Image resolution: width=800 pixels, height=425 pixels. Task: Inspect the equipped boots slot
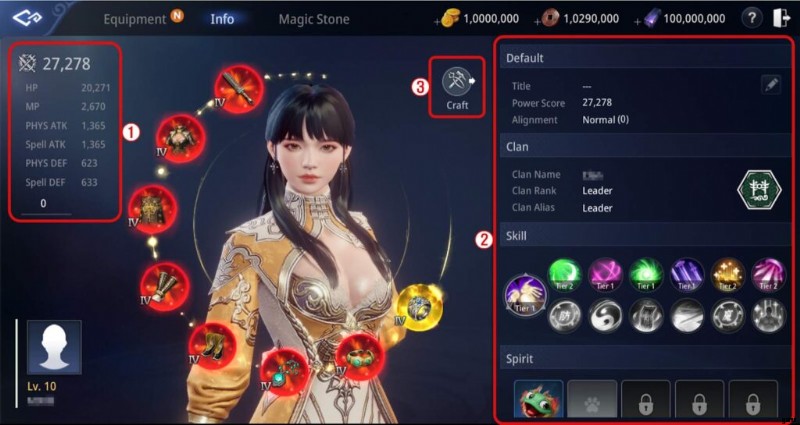click(x=213, y=344)
